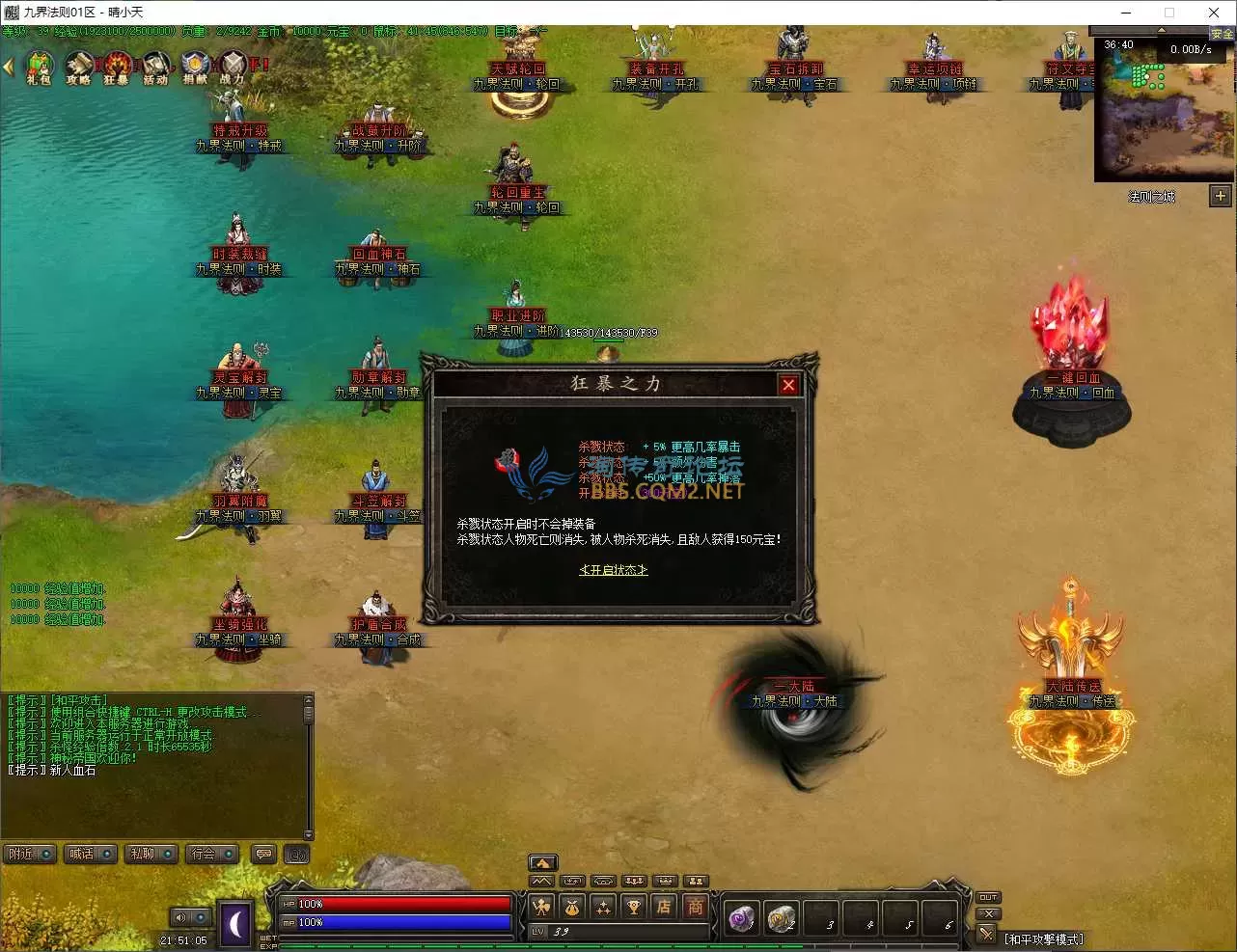
Task: Click the plus button below the minimap
Action: pyautogui.click(x=1220, y=196)
